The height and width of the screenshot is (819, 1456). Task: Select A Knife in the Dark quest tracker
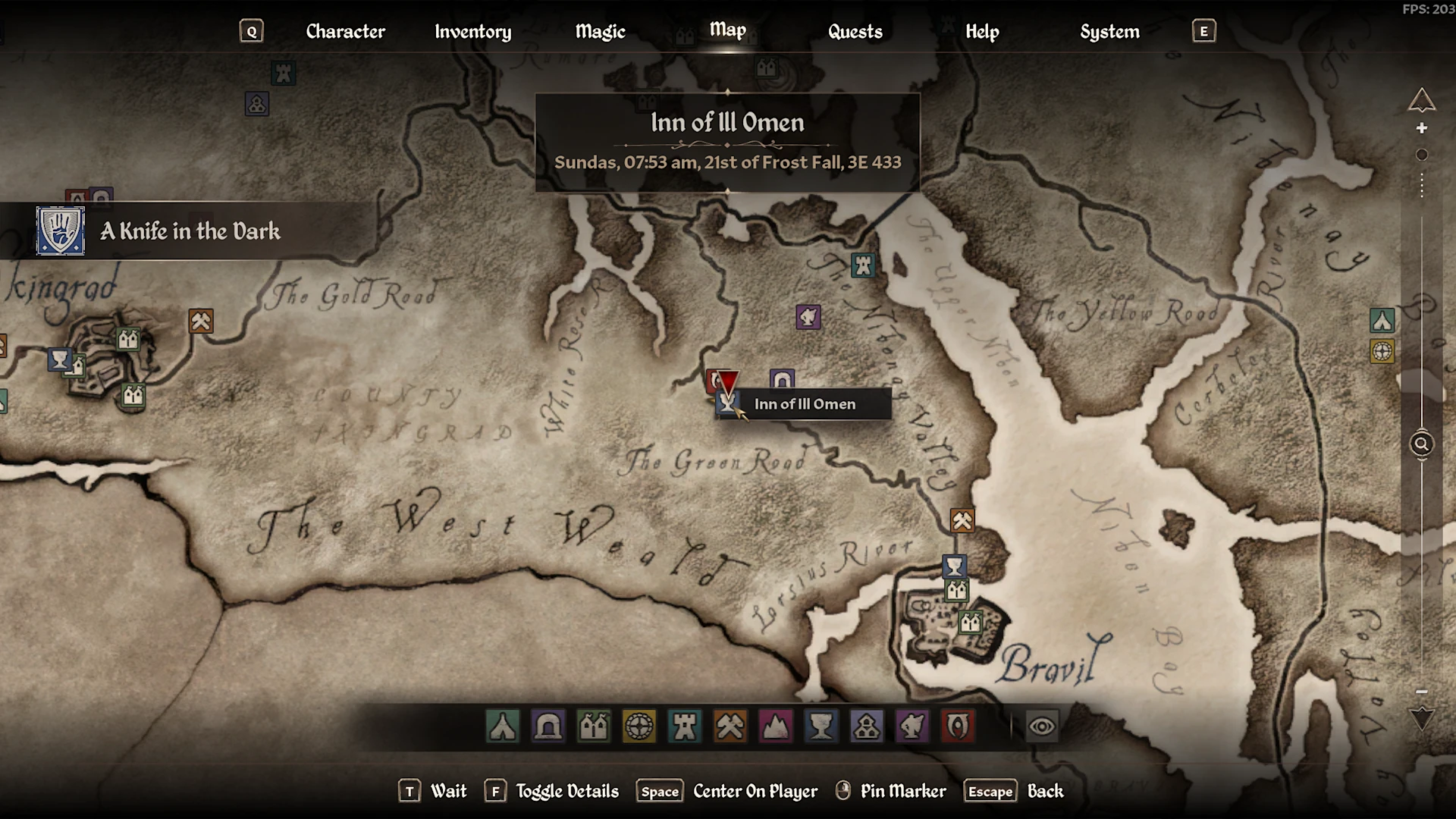click(x=190, y=231)
